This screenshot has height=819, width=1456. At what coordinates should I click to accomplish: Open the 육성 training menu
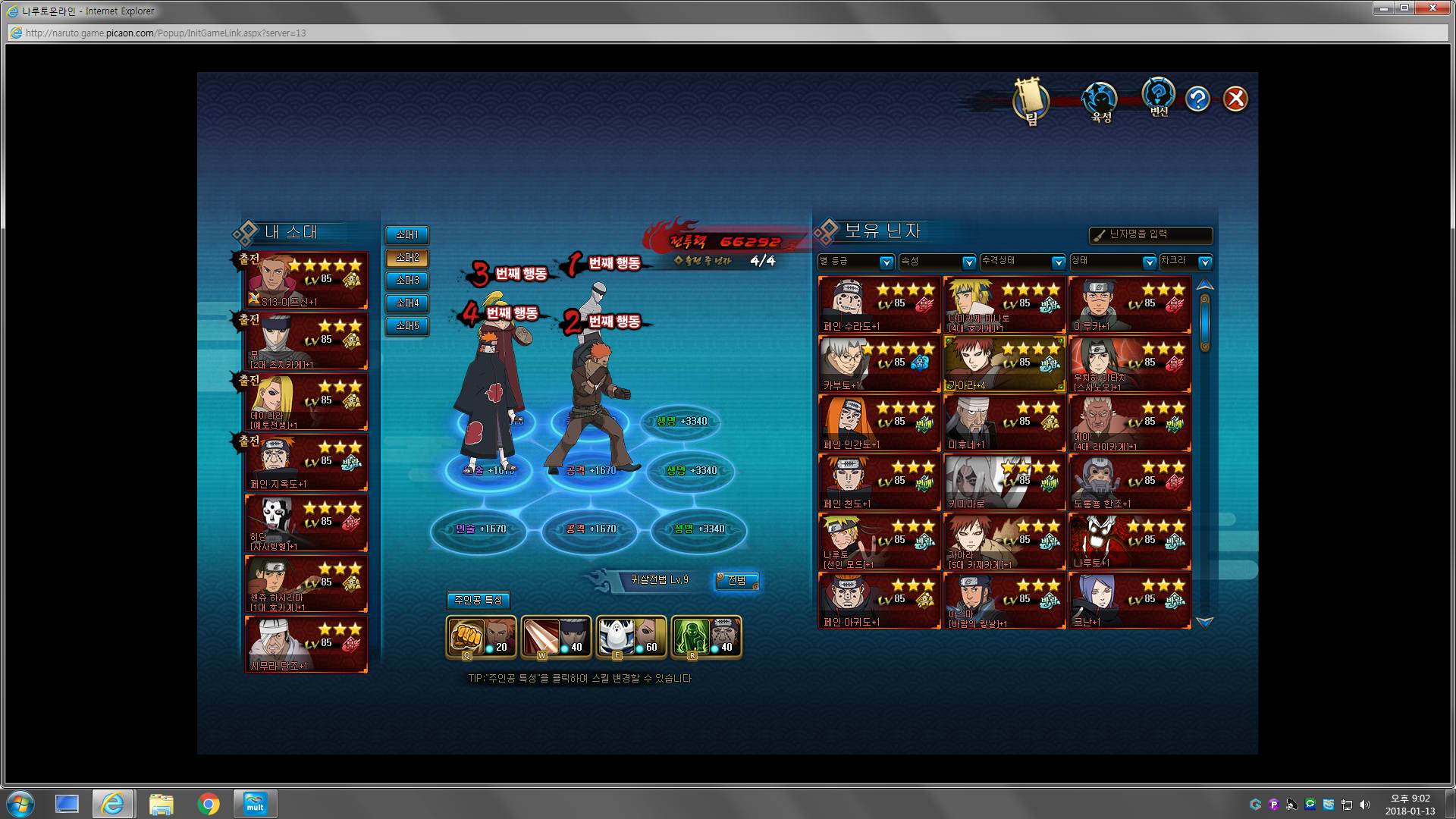point(1100,102)
